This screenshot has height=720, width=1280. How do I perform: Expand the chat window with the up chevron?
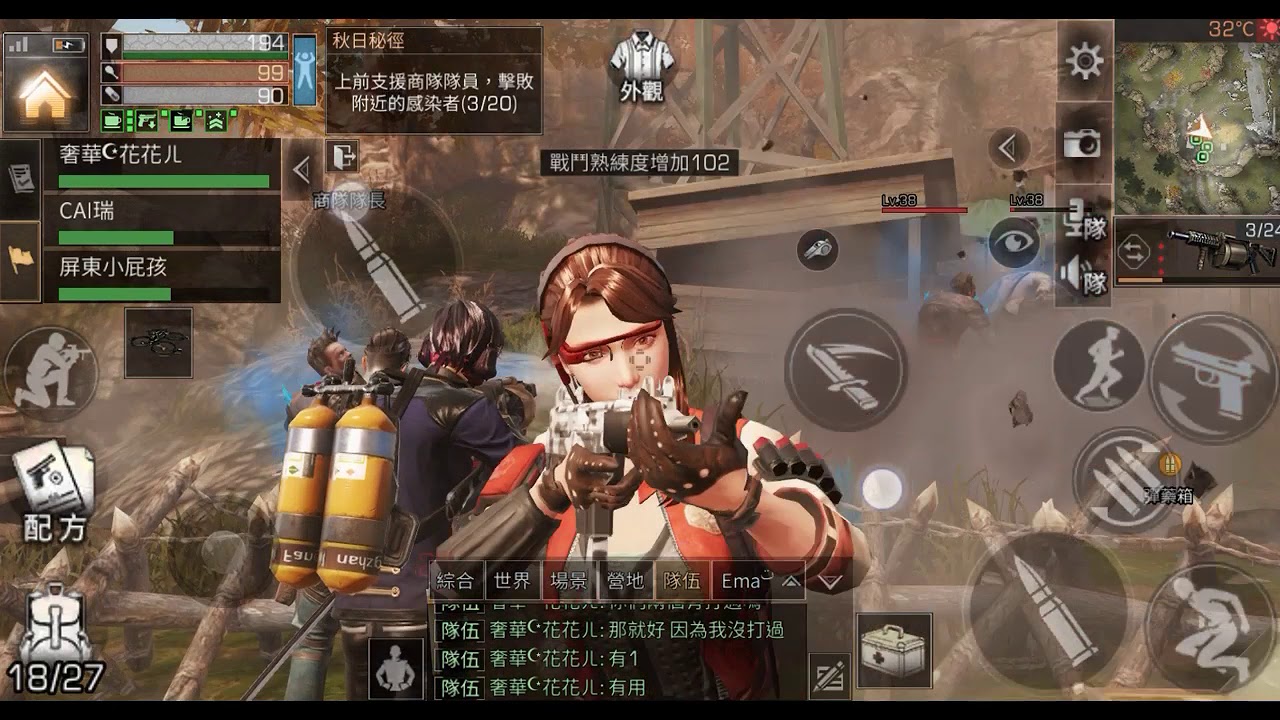790,578
